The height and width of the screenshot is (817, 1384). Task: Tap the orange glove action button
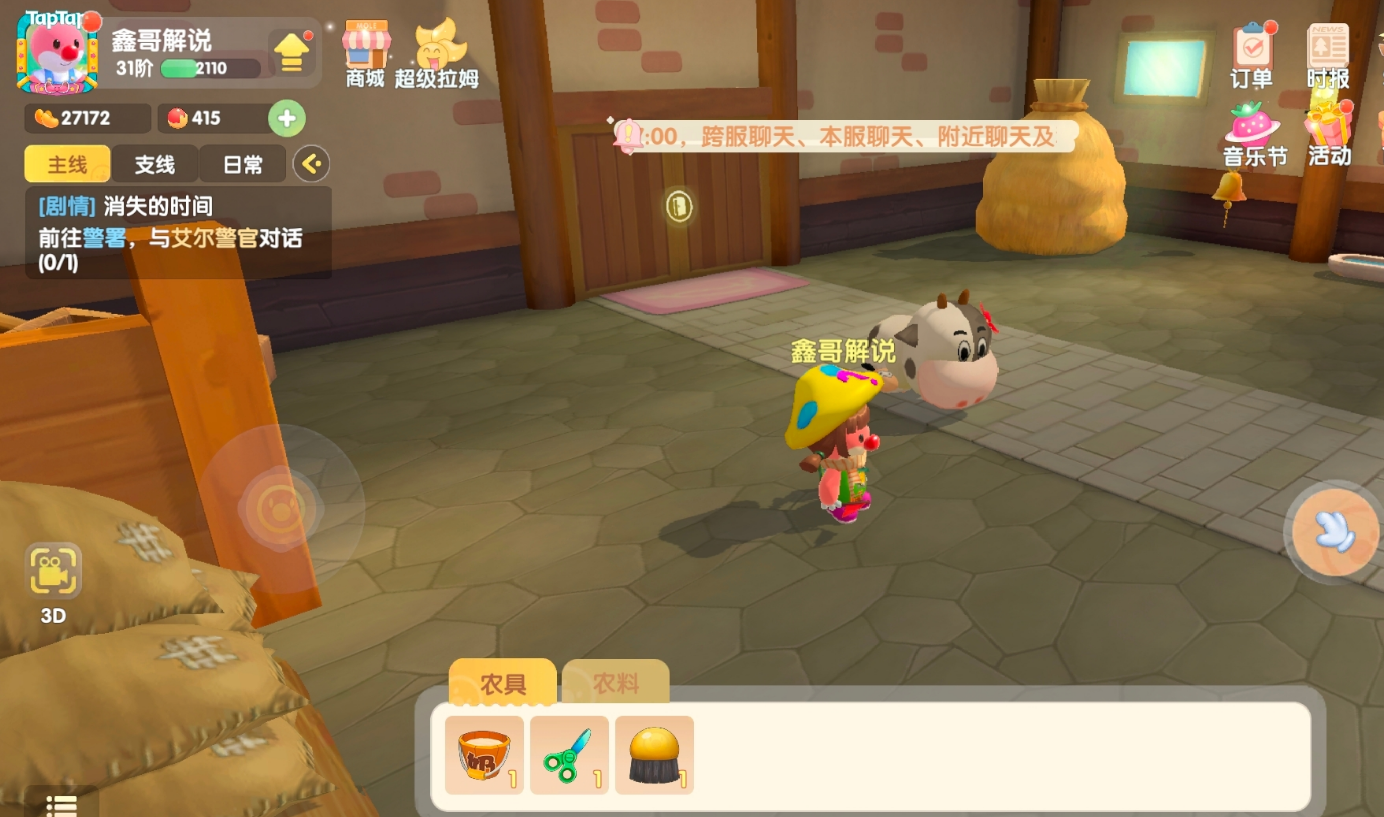click(x=1334, y=532)
